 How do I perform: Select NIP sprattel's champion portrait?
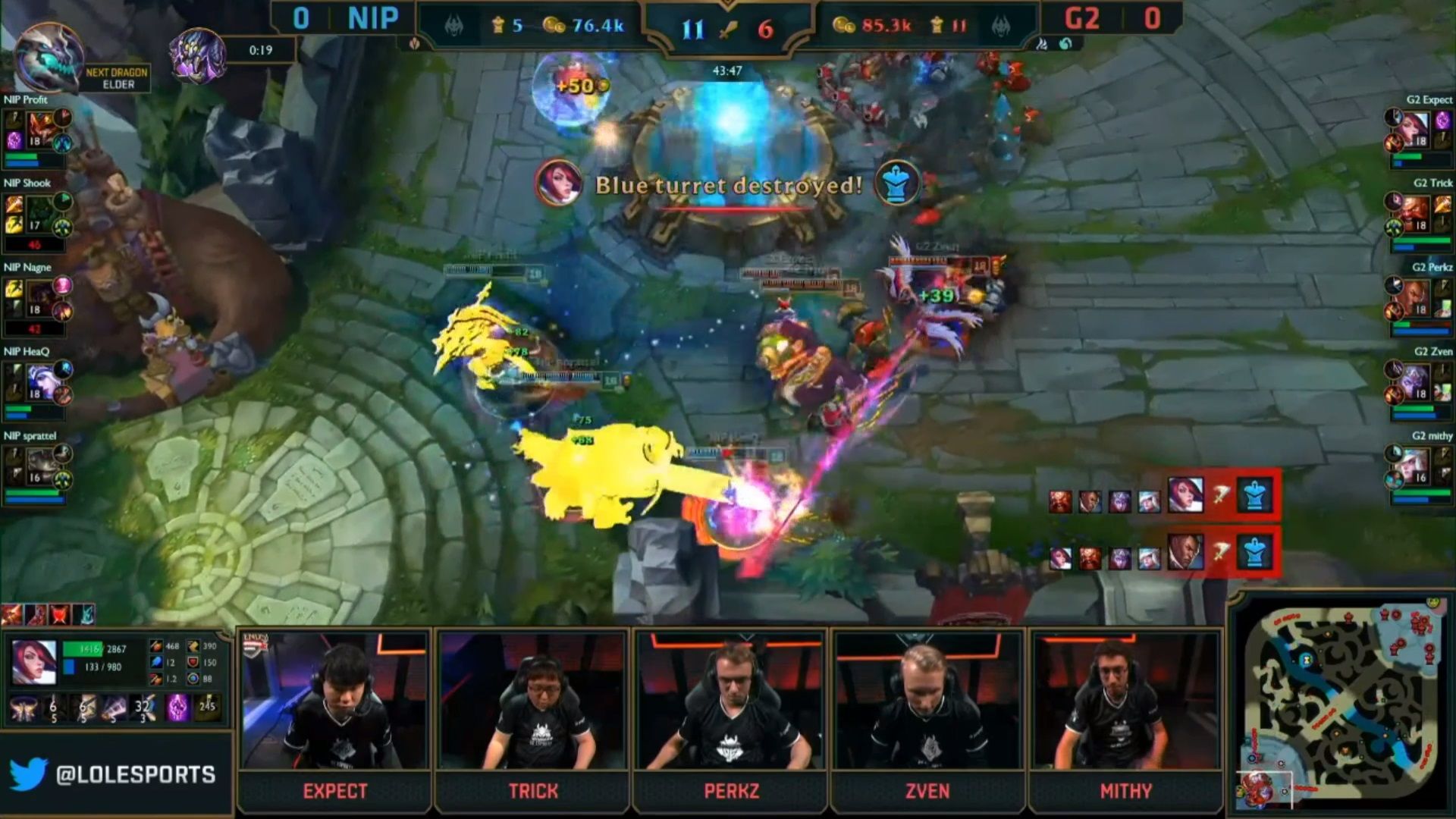tap(39, 466)
